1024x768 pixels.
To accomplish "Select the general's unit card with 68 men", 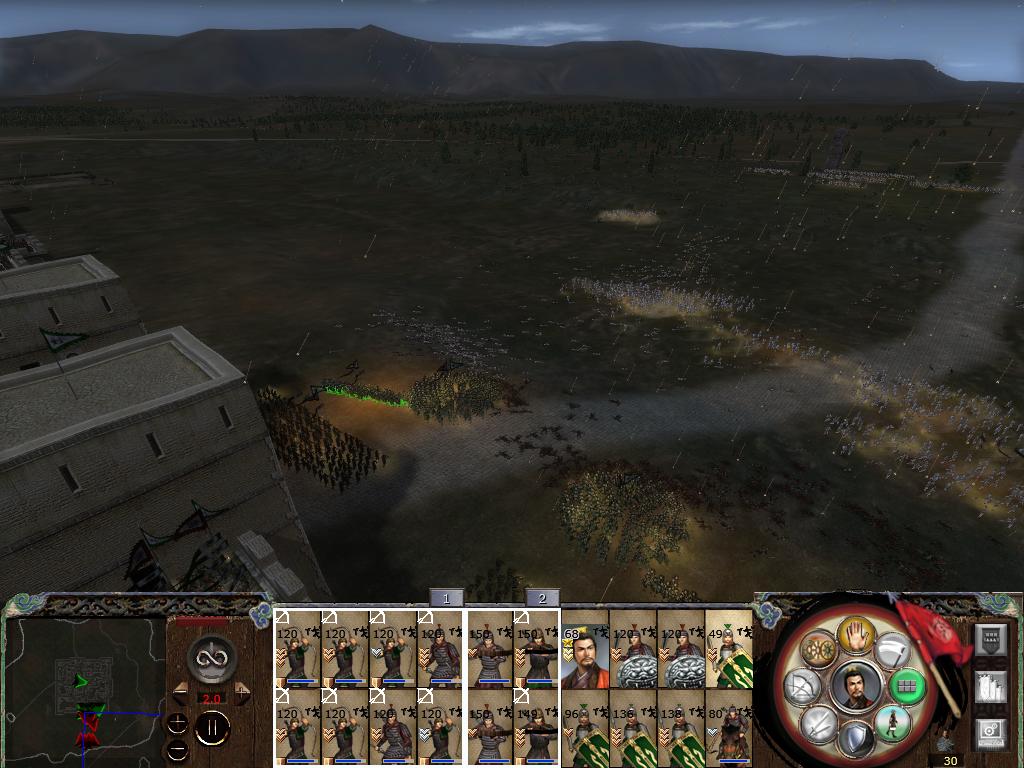I will (585, 649).
